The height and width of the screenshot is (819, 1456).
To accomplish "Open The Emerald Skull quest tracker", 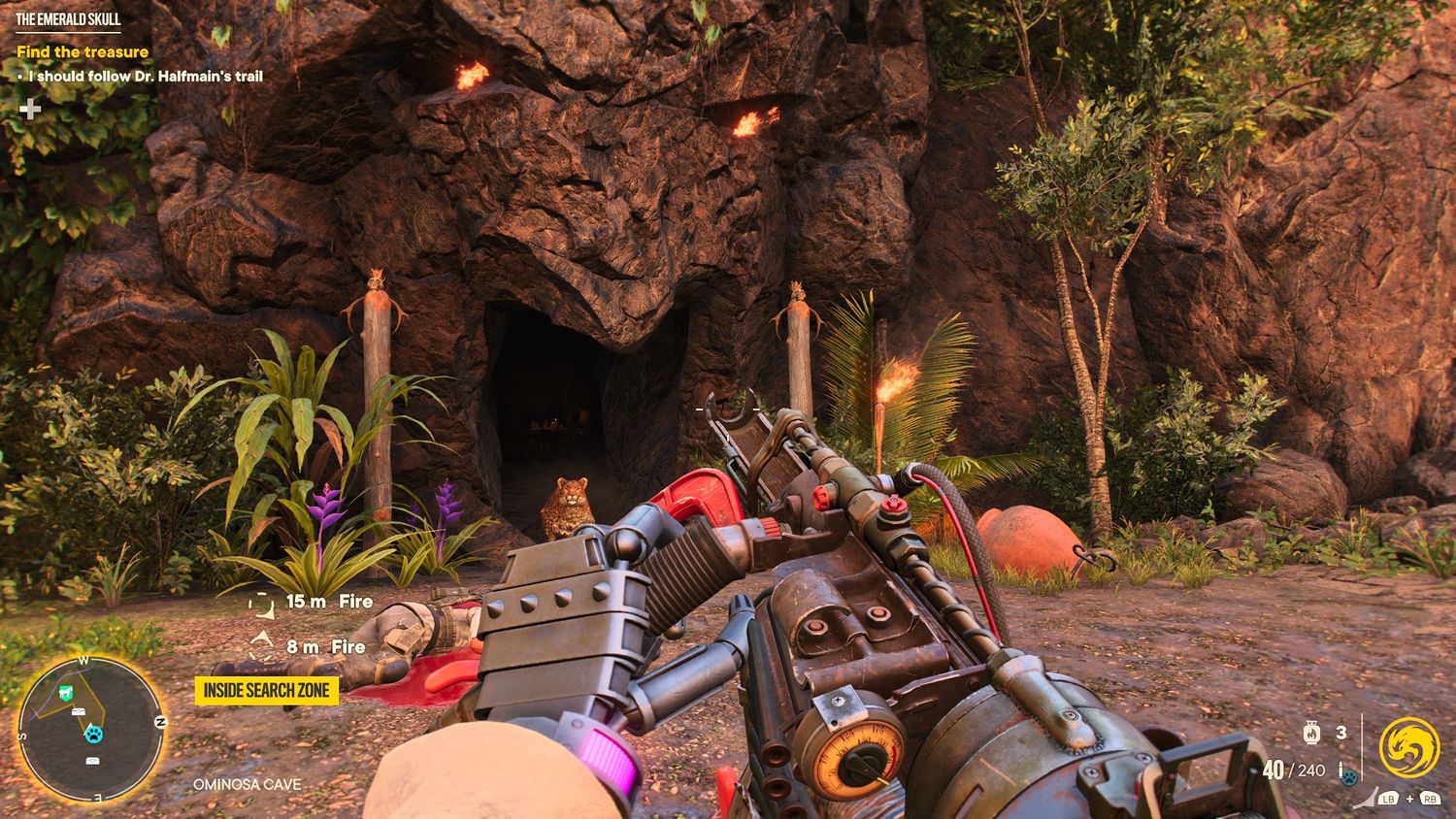I will pos(68,19).
